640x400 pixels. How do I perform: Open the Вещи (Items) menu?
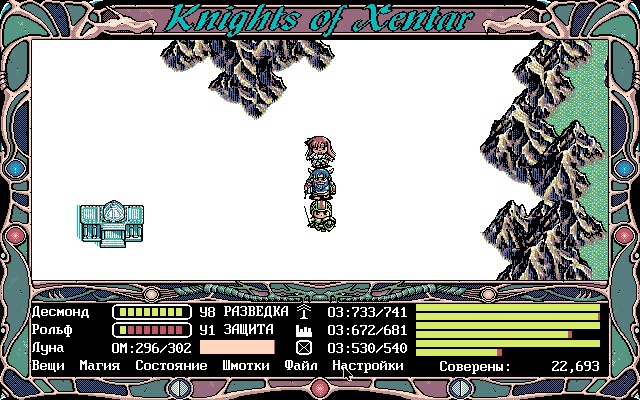click(x=48, y=366)
